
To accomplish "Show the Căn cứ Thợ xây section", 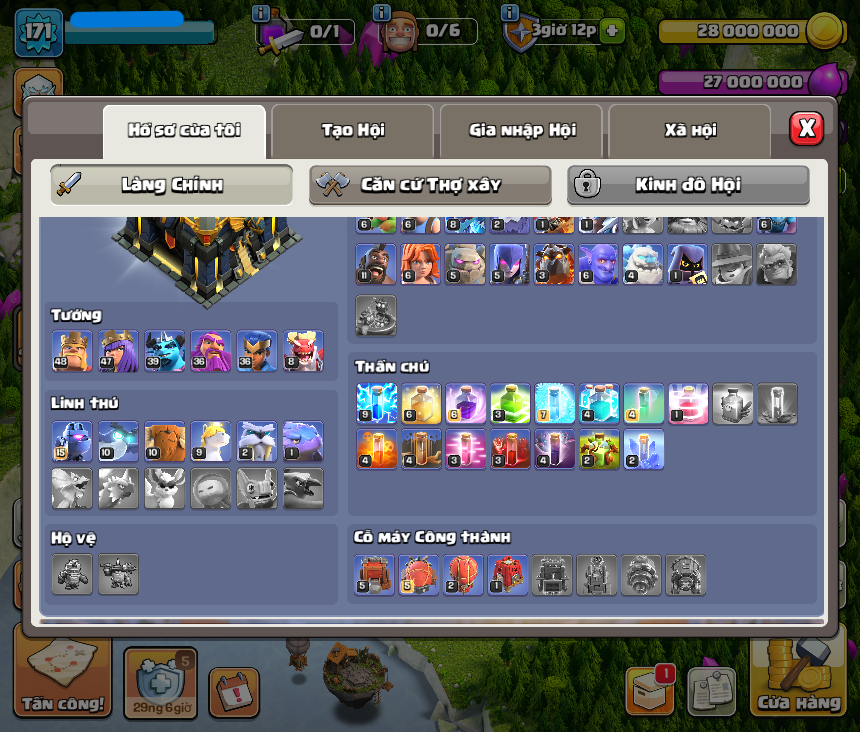I will coord(430,185).
